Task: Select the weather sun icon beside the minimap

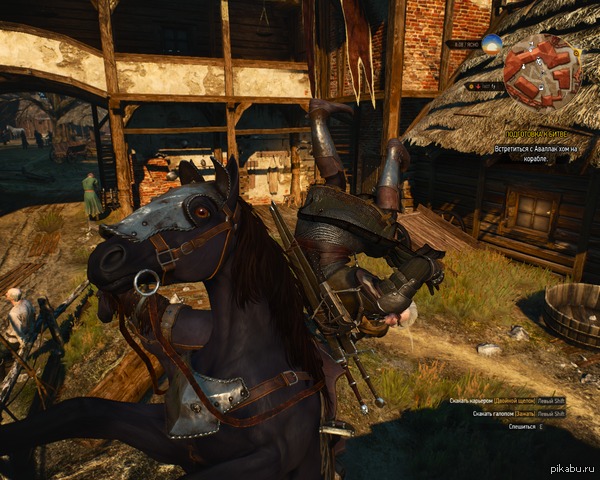Action: (x=491, y=44)
